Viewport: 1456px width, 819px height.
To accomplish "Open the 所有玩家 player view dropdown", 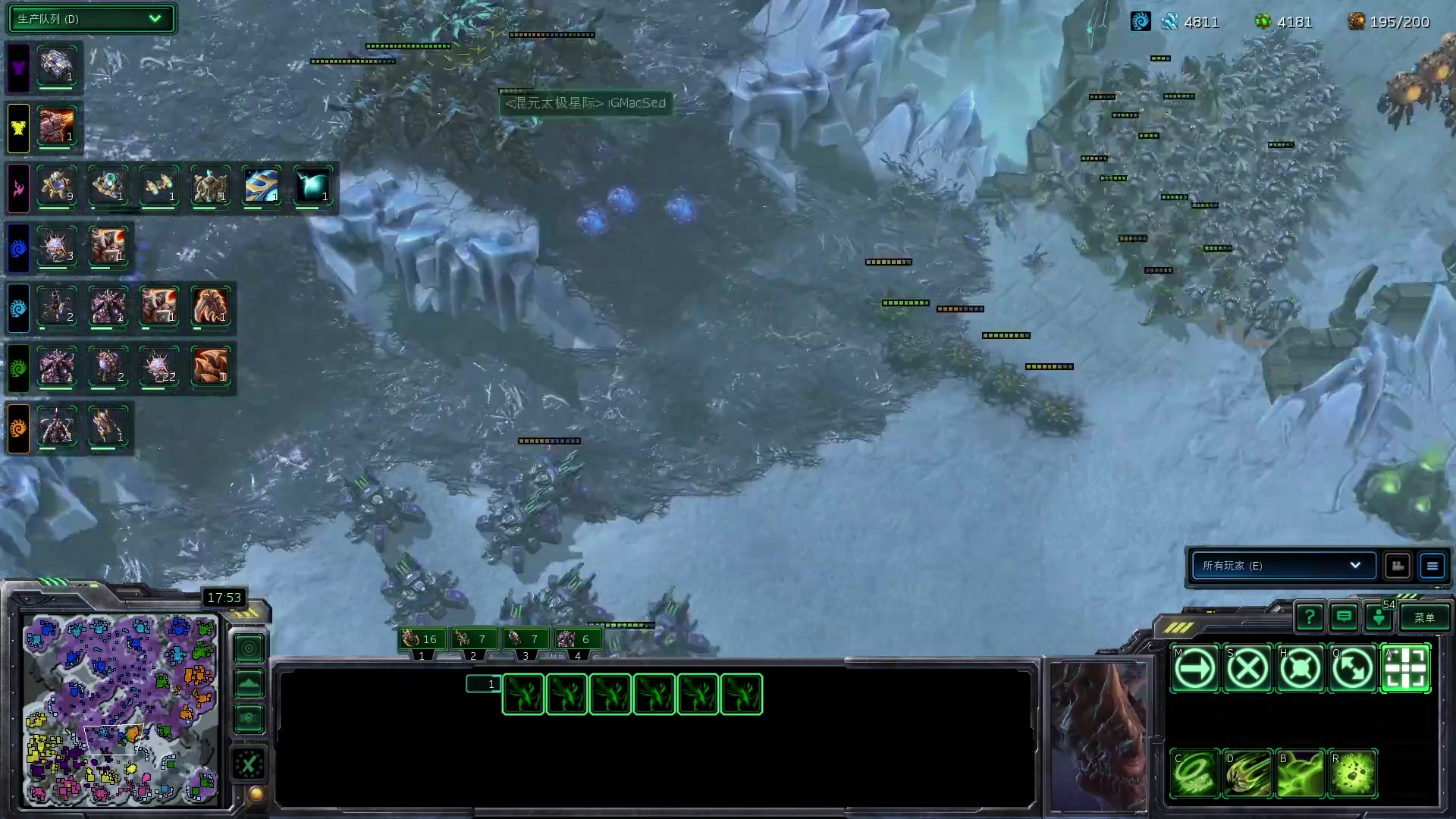I will 1283,566.
